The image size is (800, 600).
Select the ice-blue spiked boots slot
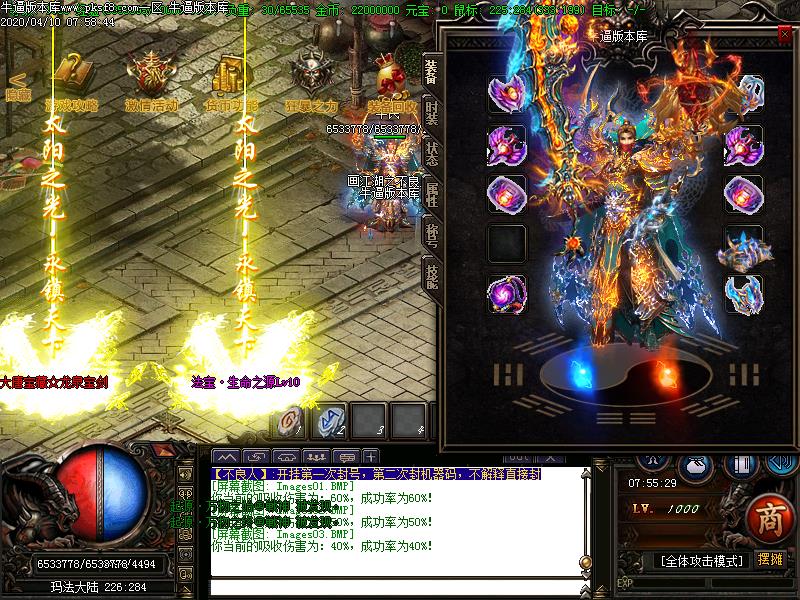743,296
